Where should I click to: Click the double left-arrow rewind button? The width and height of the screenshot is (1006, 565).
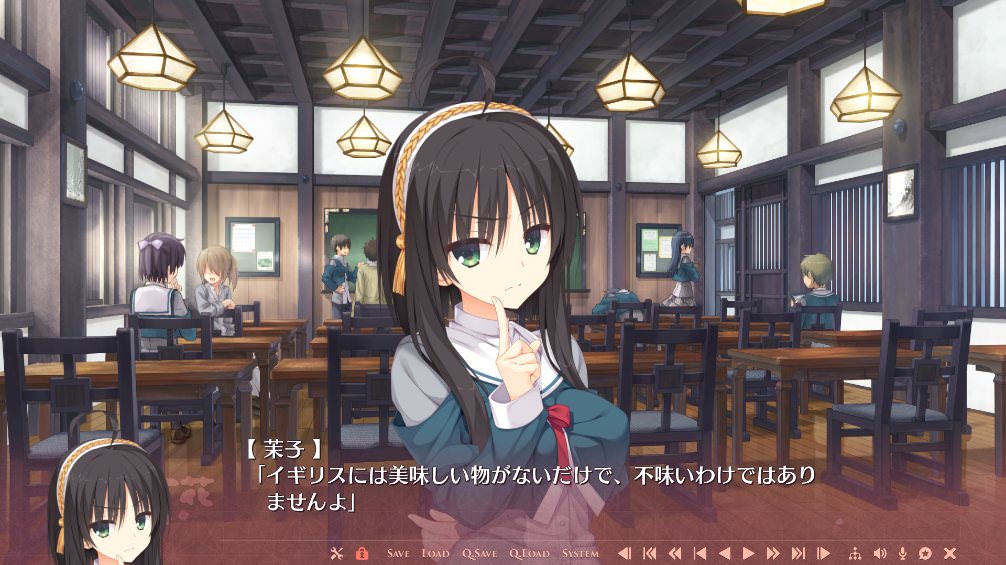(x=674, y=553)
